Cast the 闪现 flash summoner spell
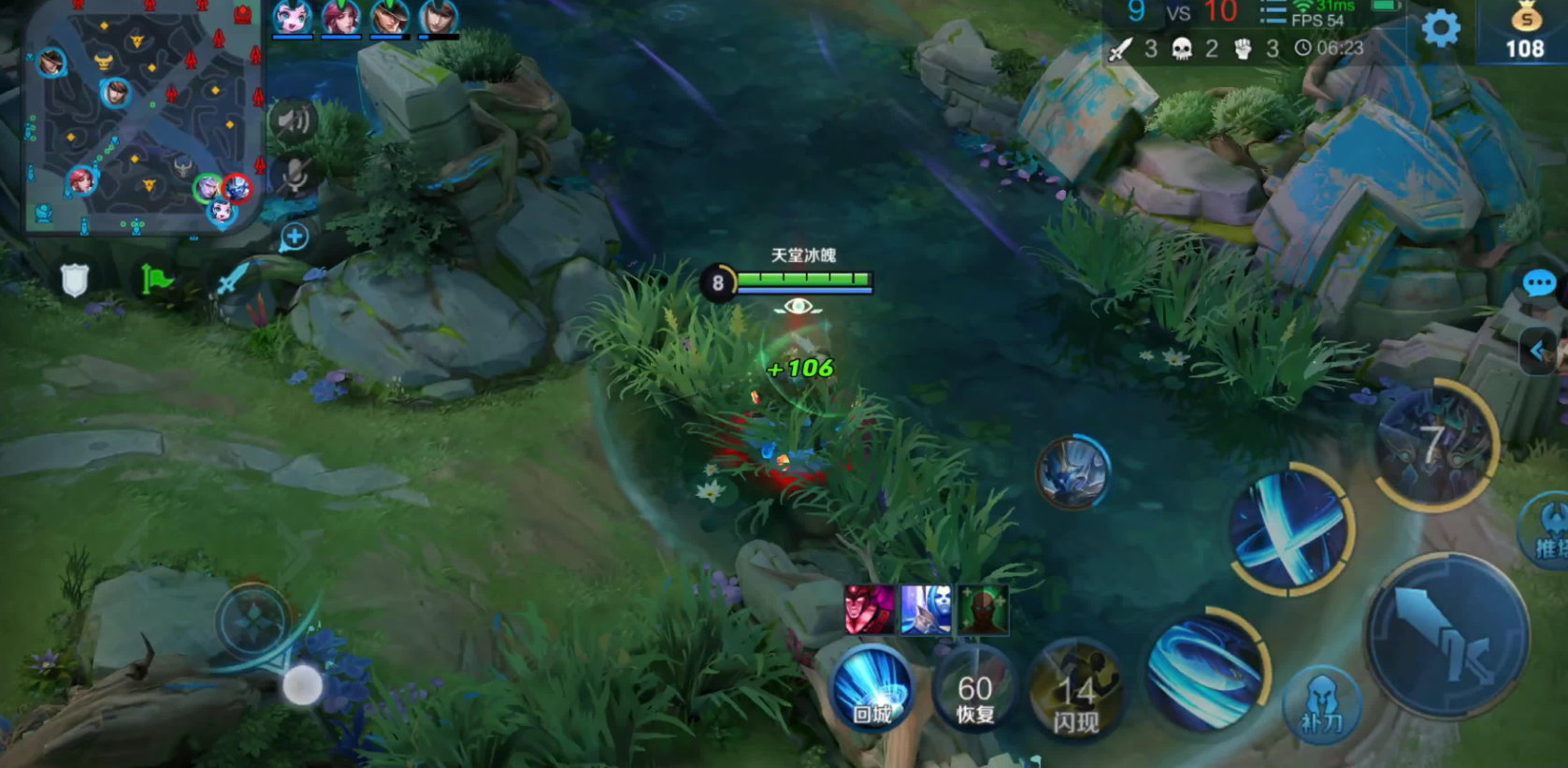Image resolution: width=1568 pixels, height=768 pixels. point(1076,700)
